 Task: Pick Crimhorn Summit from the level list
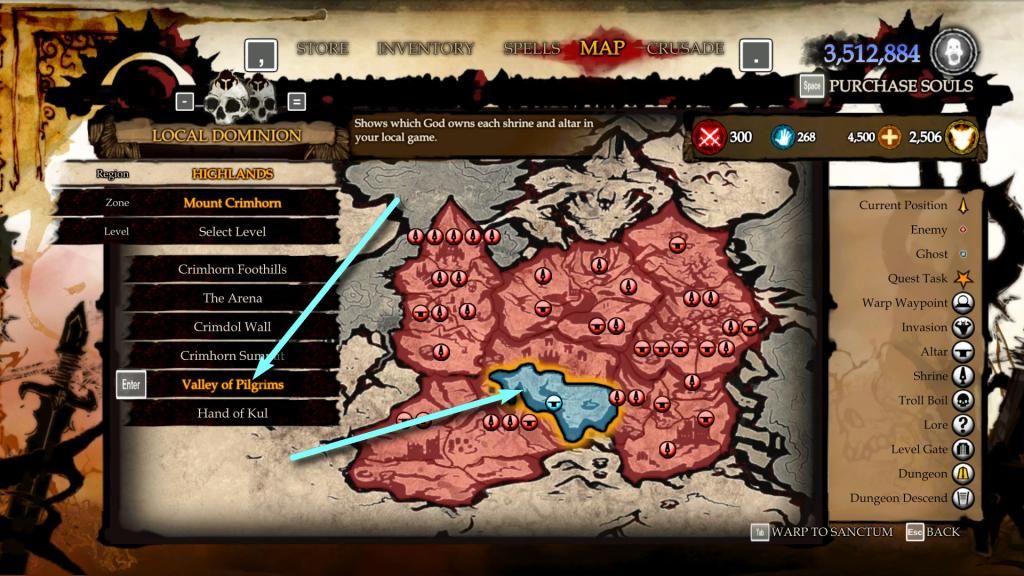(232, 356)
